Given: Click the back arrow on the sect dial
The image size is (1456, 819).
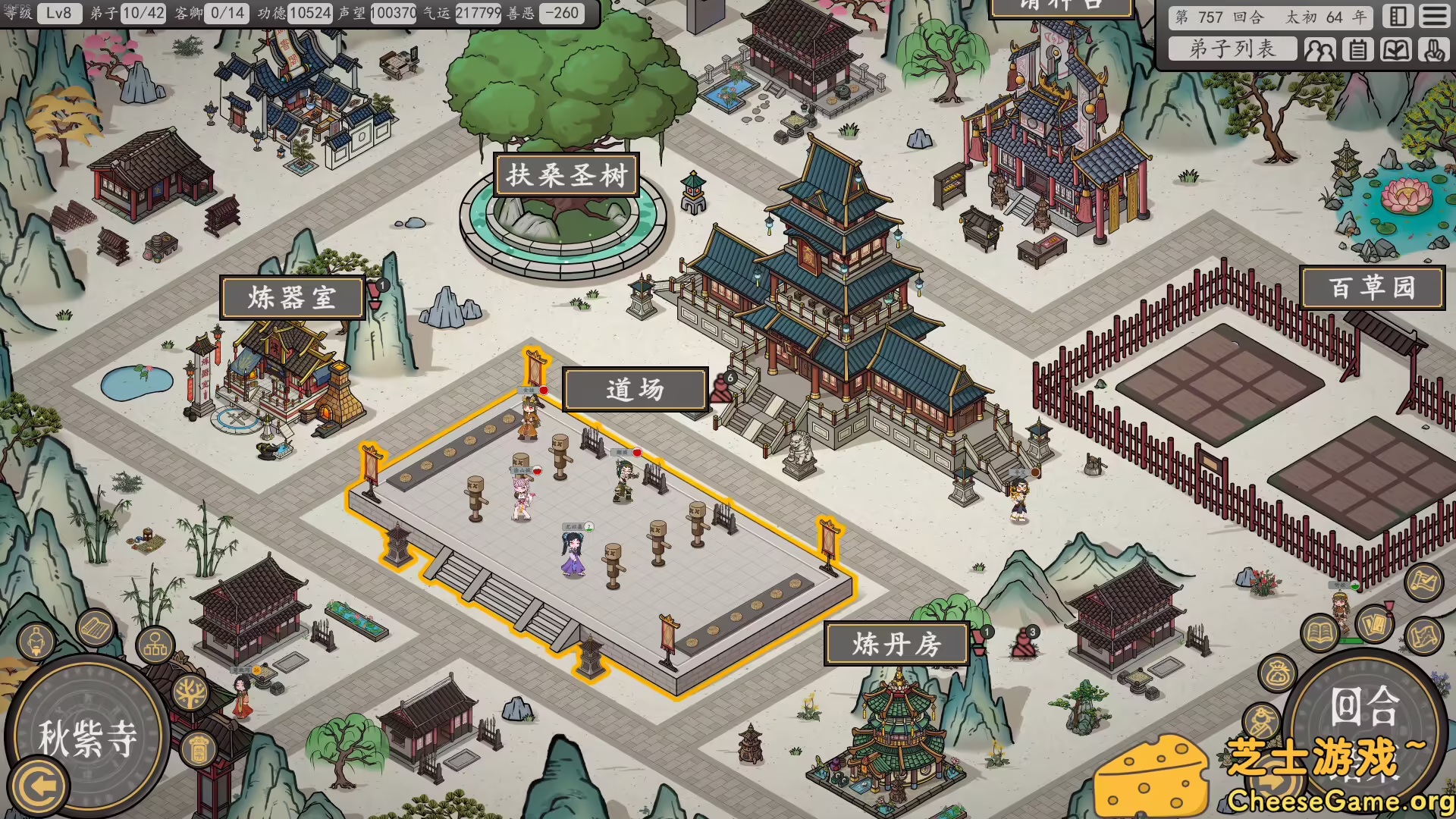Looking at the screenshot, I should tap(40, 783).
